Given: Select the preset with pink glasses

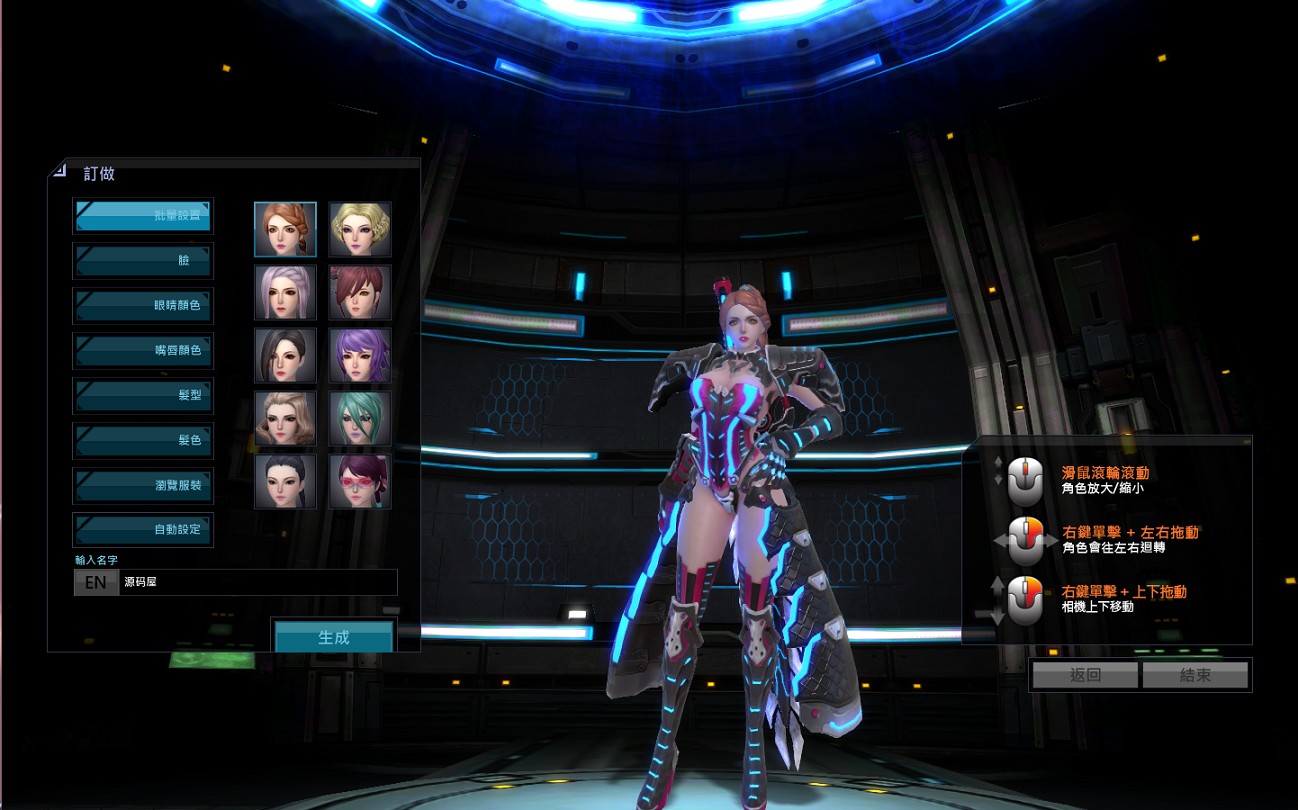Looking at the screenshot, I should pos(360,482).
